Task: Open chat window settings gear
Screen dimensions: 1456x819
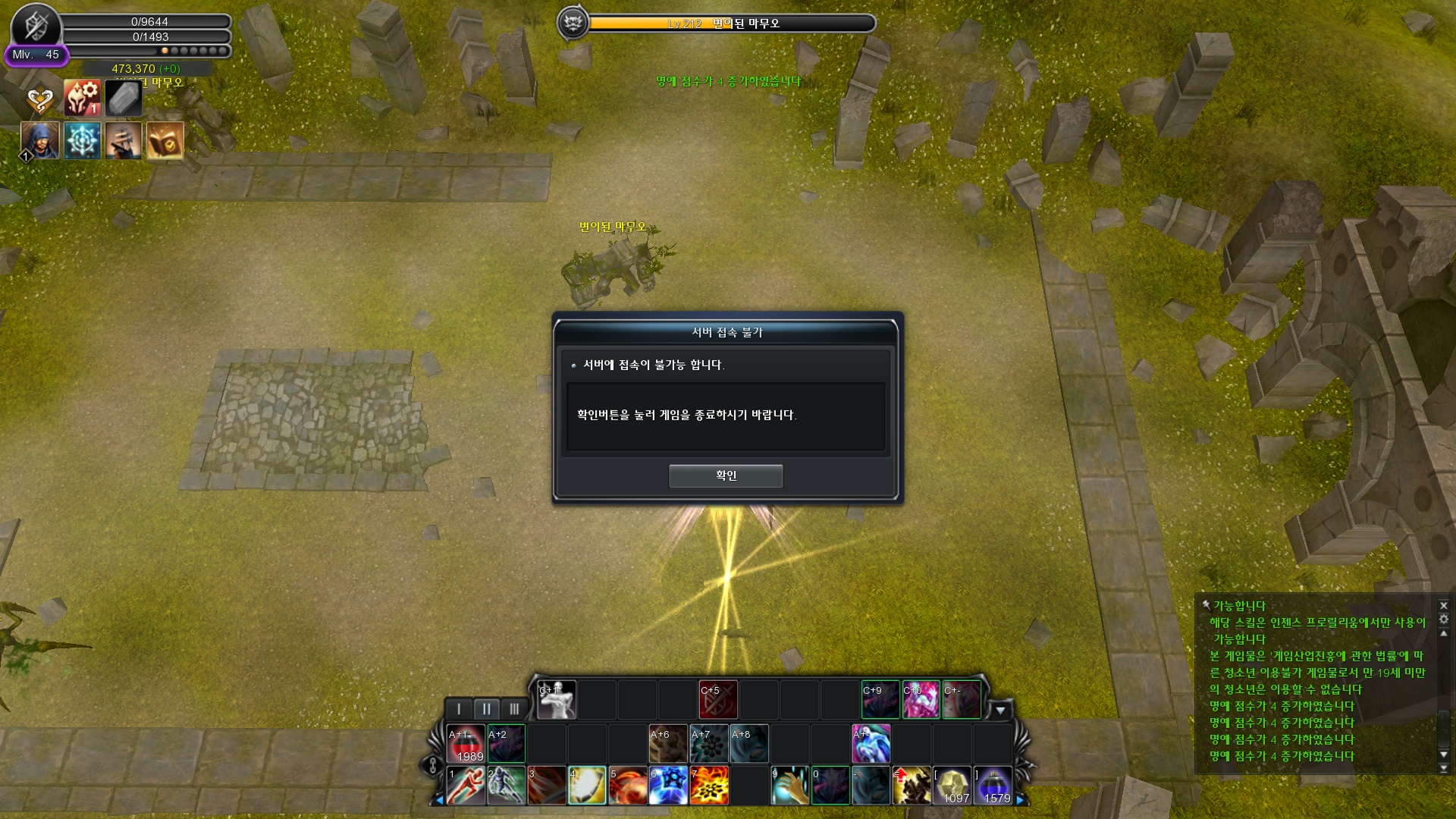Action: tap(1444, 619)
